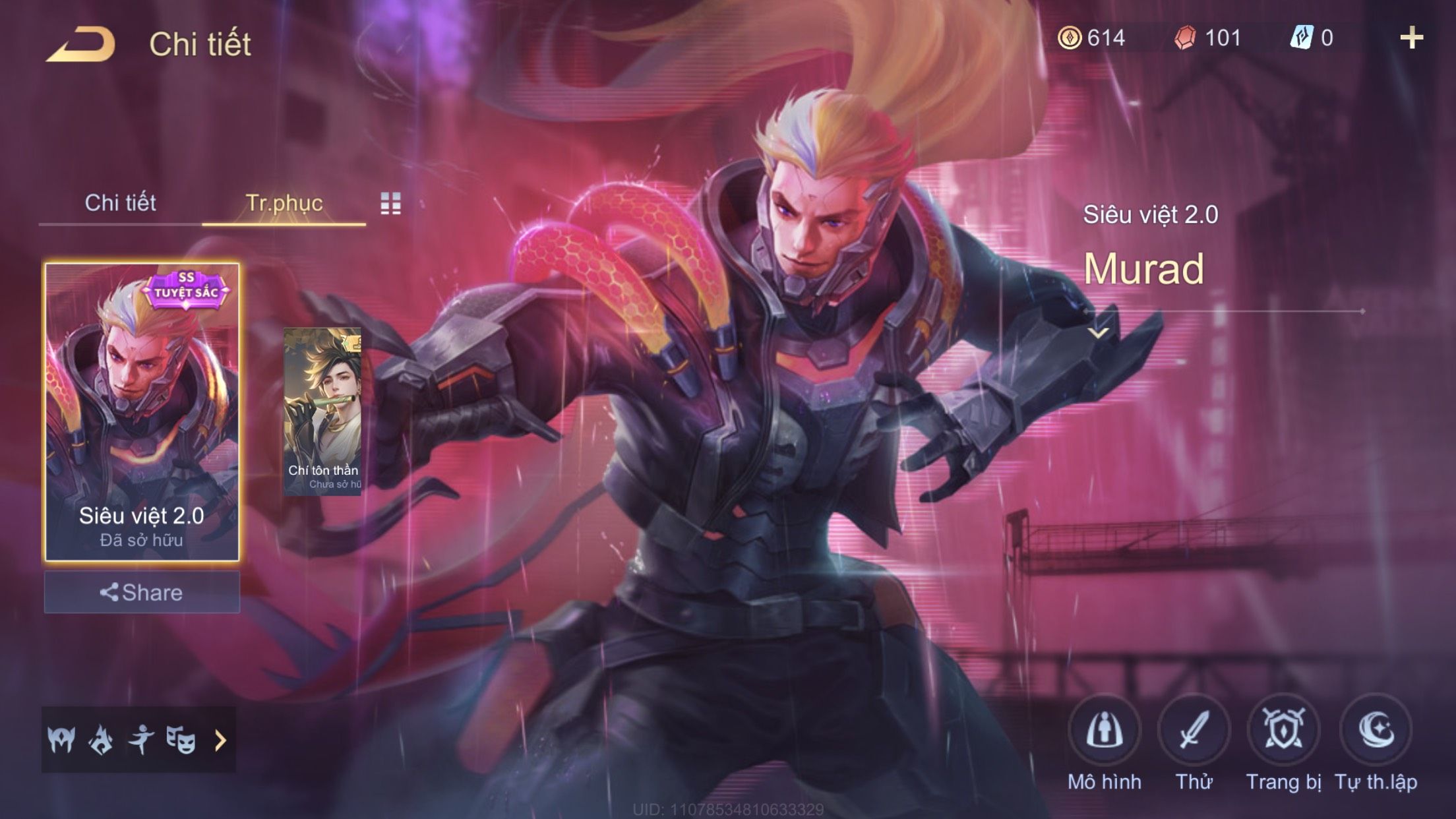Share the selected skin
1456x819 pixels.
[142, 592]
